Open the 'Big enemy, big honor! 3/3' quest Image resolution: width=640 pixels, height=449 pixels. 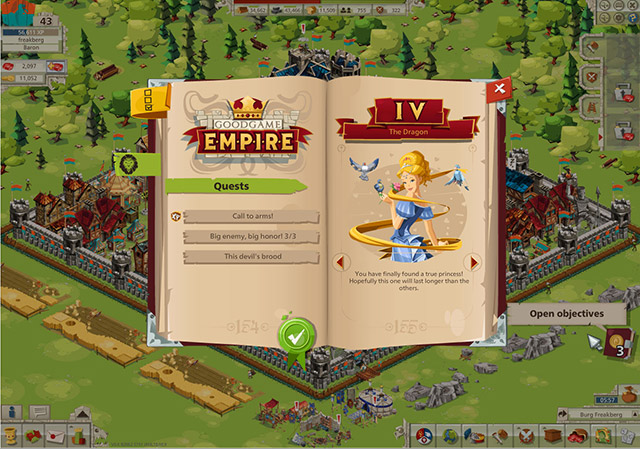click(x=251, y=237)
